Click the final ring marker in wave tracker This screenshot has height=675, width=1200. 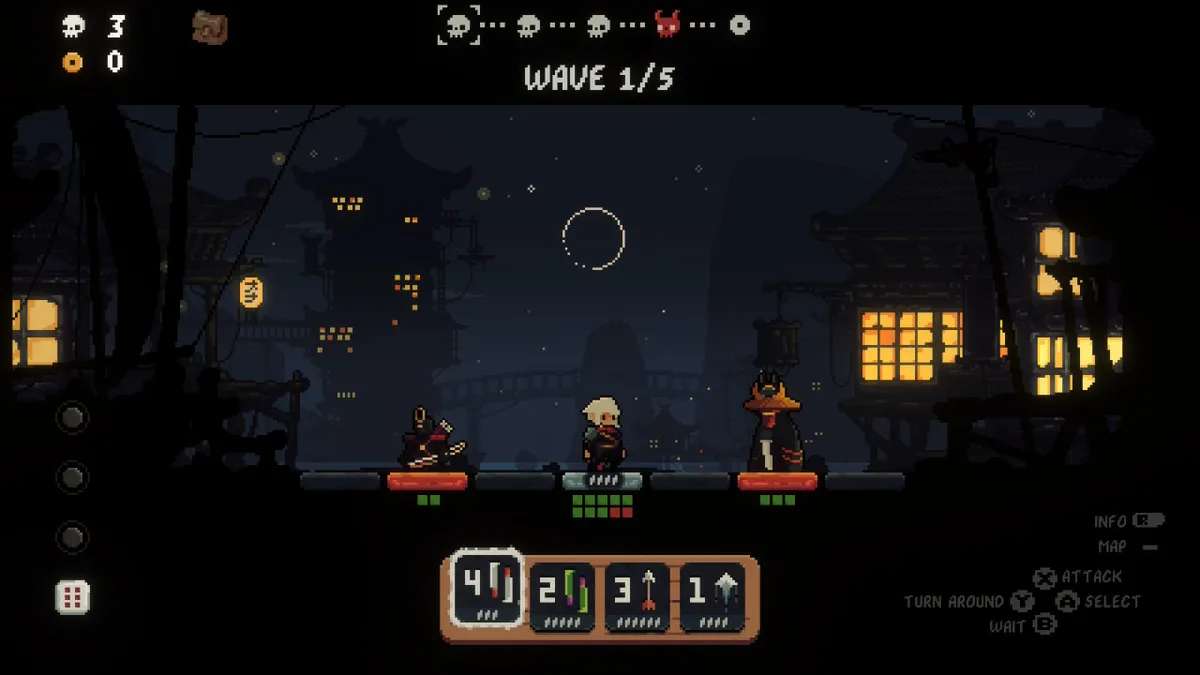tap(739, 25)
